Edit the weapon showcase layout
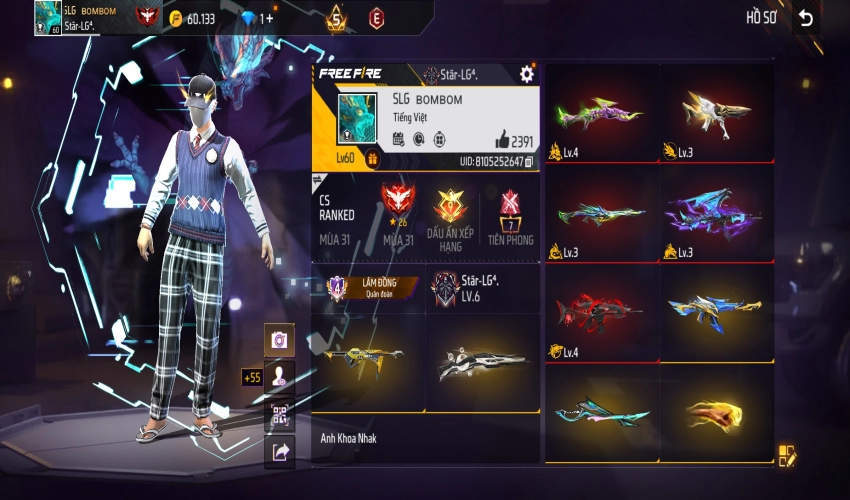 point(787,456)
